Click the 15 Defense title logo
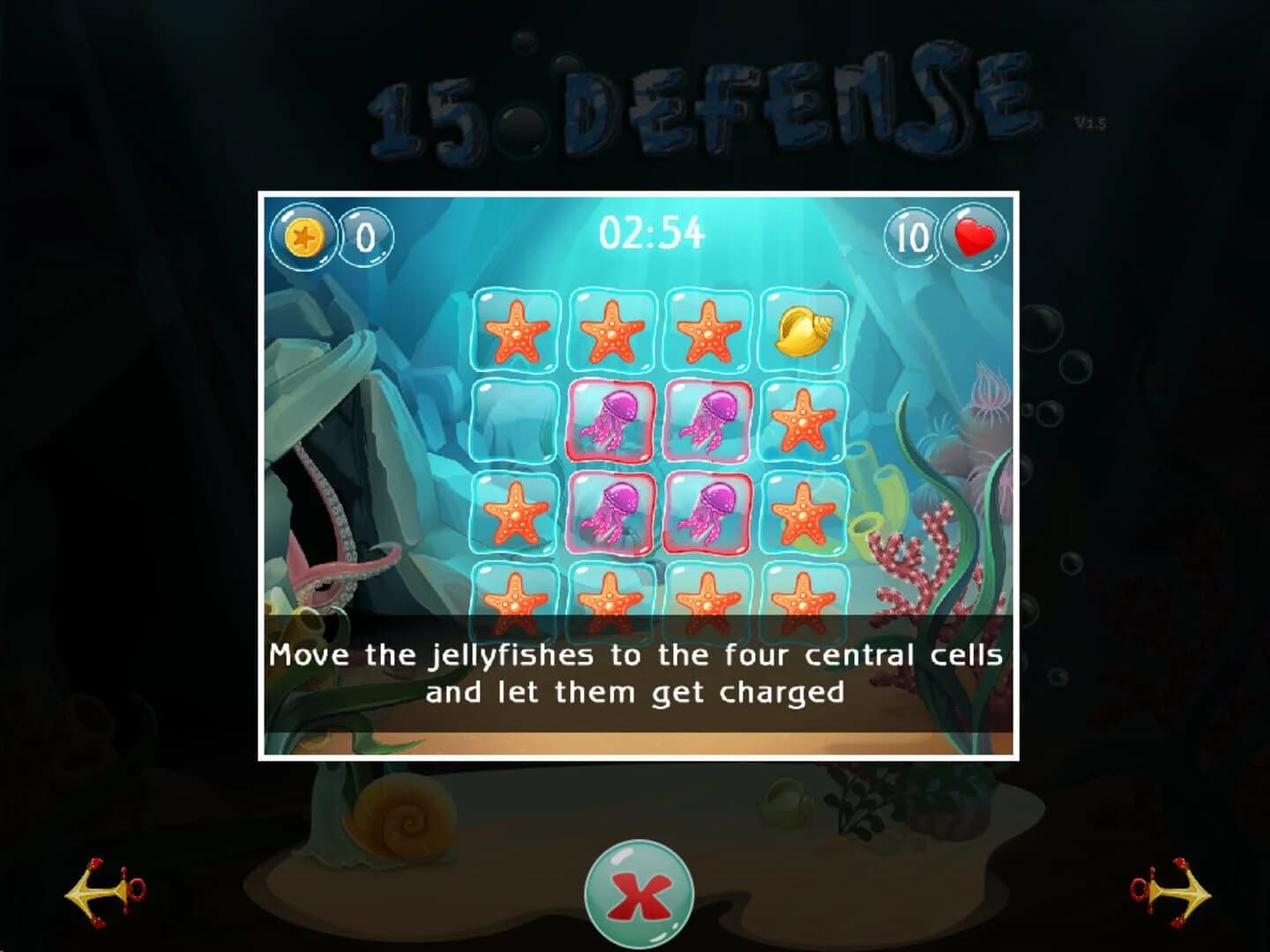 (697, 106)
